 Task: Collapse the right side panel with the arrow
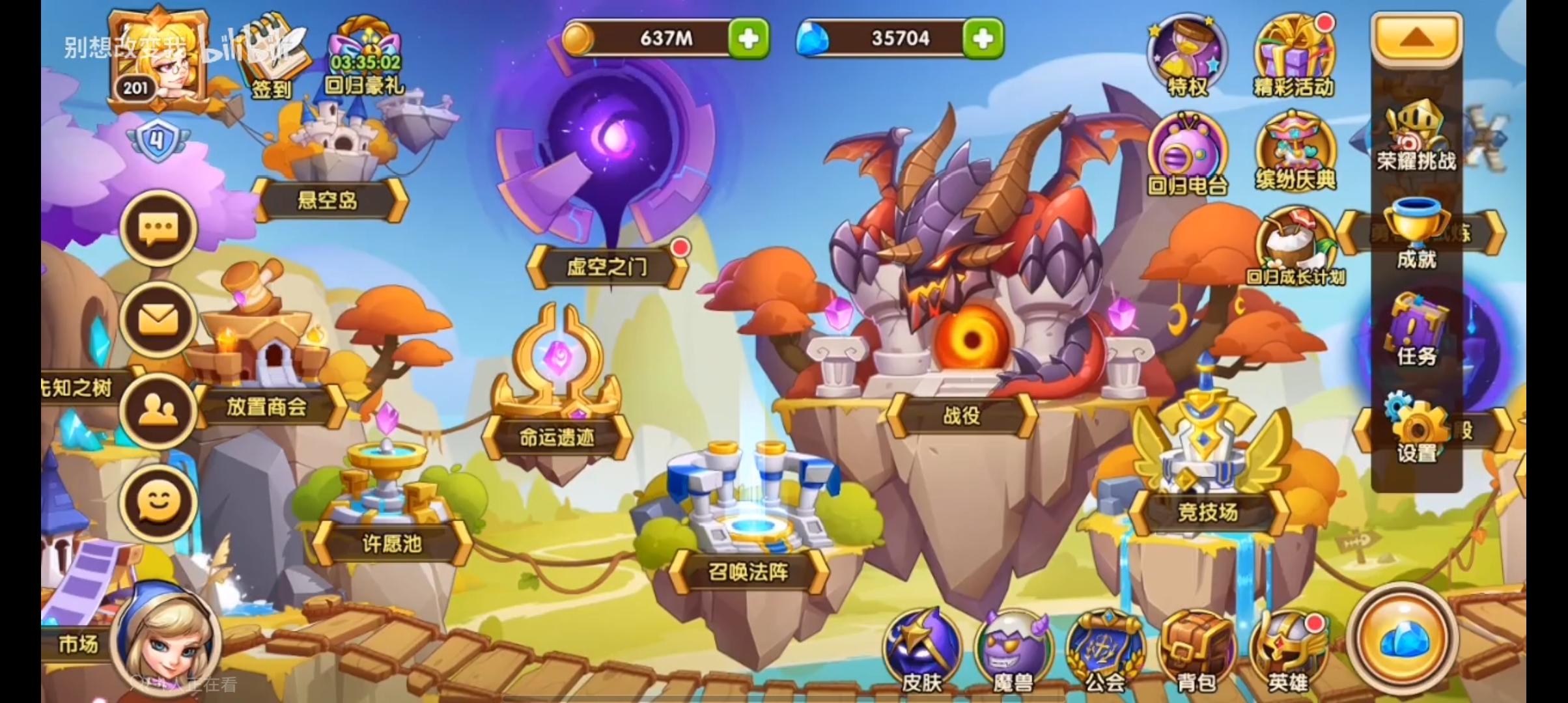[1417, 37]
